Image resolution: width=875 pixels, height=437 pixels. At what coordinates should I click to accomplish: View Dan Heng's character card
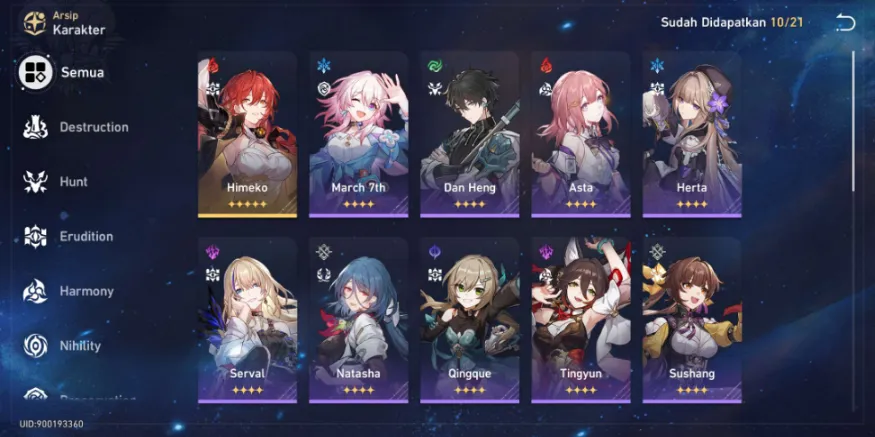point(470,134)
